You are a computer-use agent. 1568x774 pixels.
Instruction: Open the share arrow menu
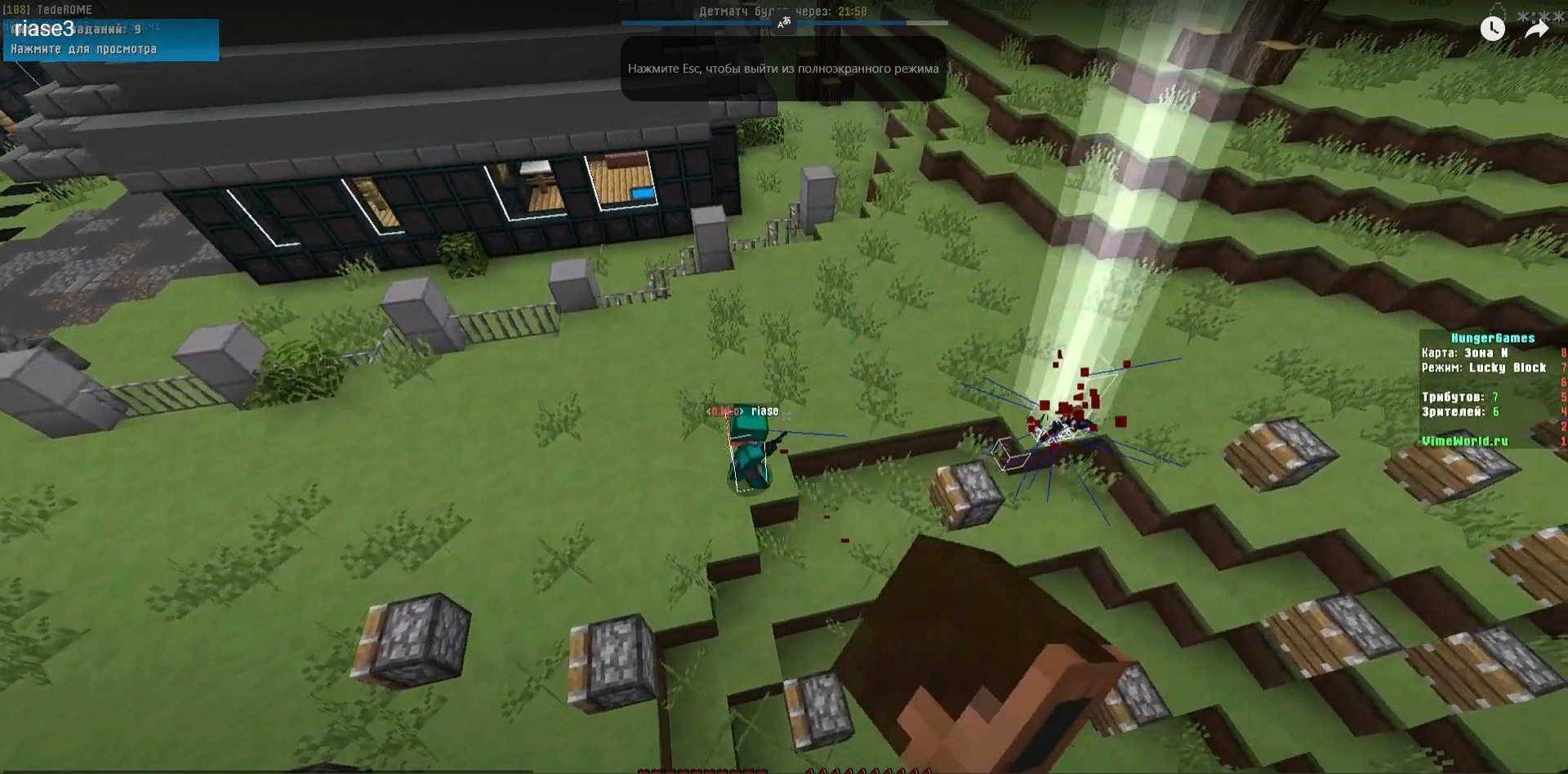click(1536, 29)
